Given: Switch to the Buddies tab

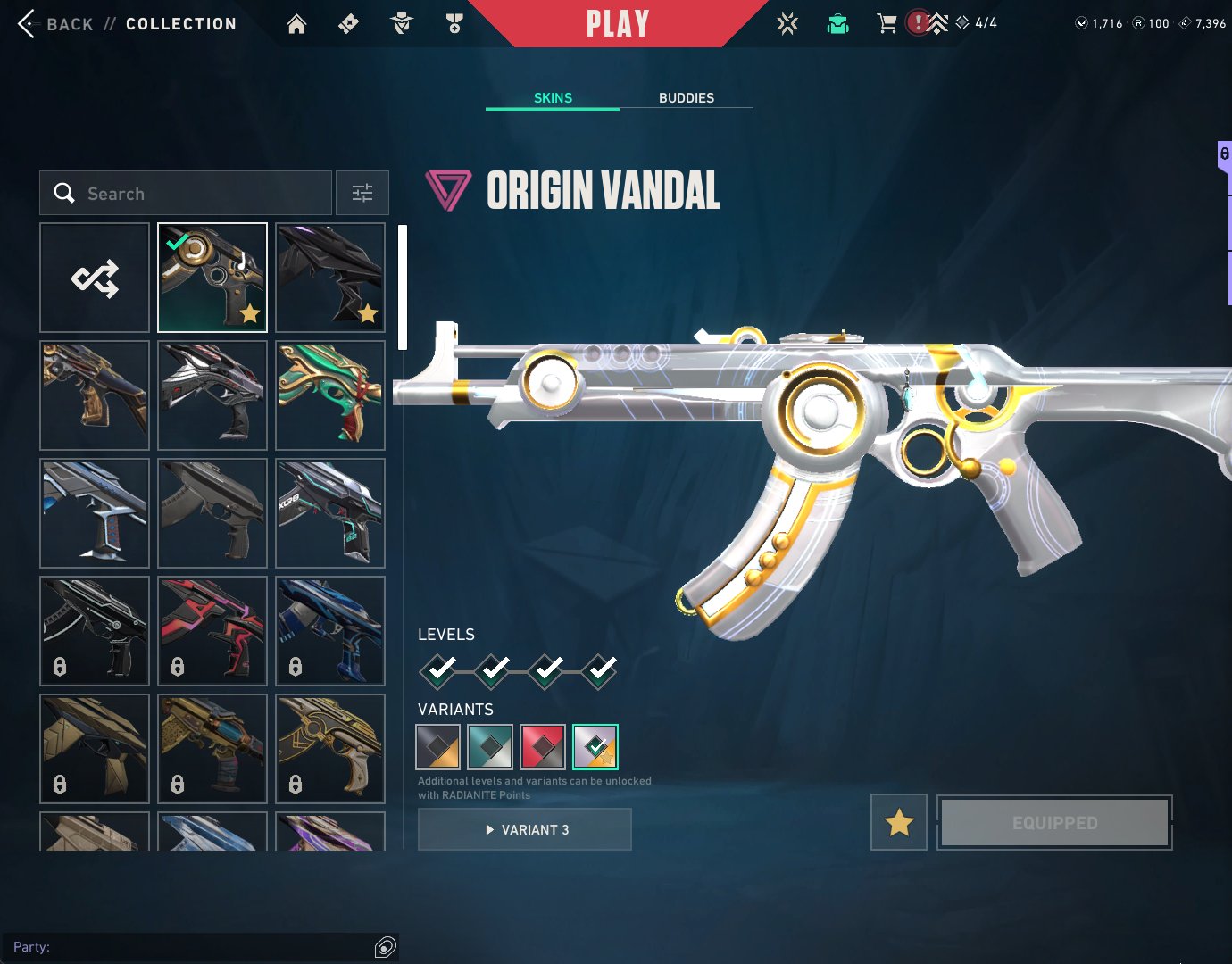Looking at the screenshot, I should [x=686, y=98].
